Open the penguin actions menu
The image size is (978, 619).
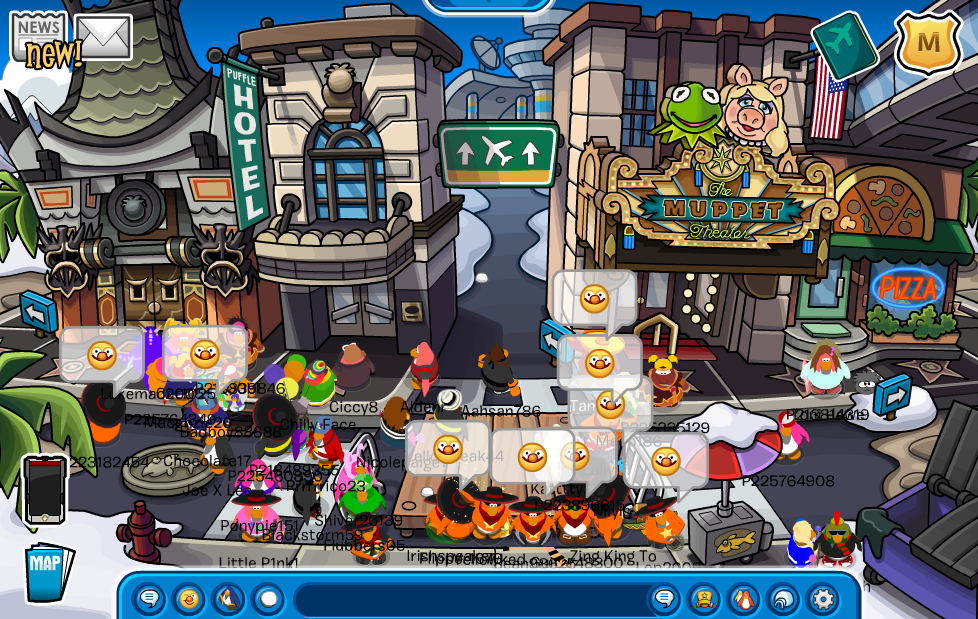(228, 599)
